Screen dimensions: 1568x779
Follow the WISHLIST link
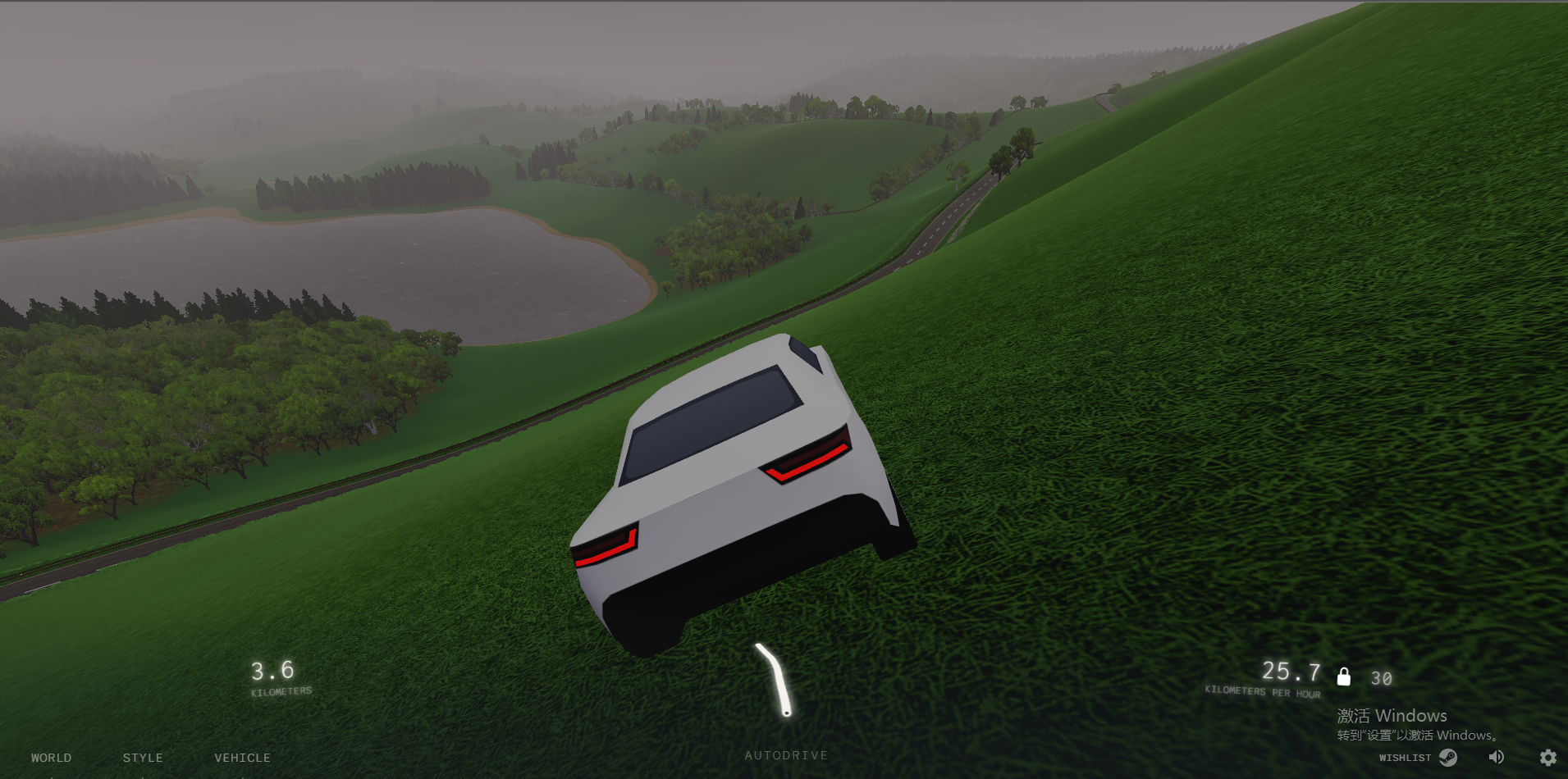click(1405, 758)
